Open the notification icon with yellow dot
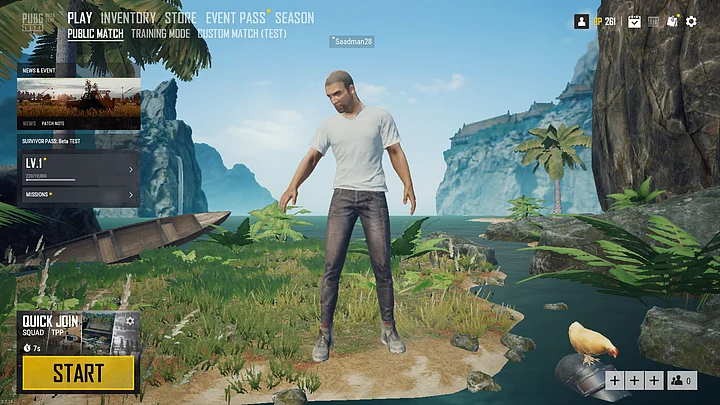 tap(672, 21)
